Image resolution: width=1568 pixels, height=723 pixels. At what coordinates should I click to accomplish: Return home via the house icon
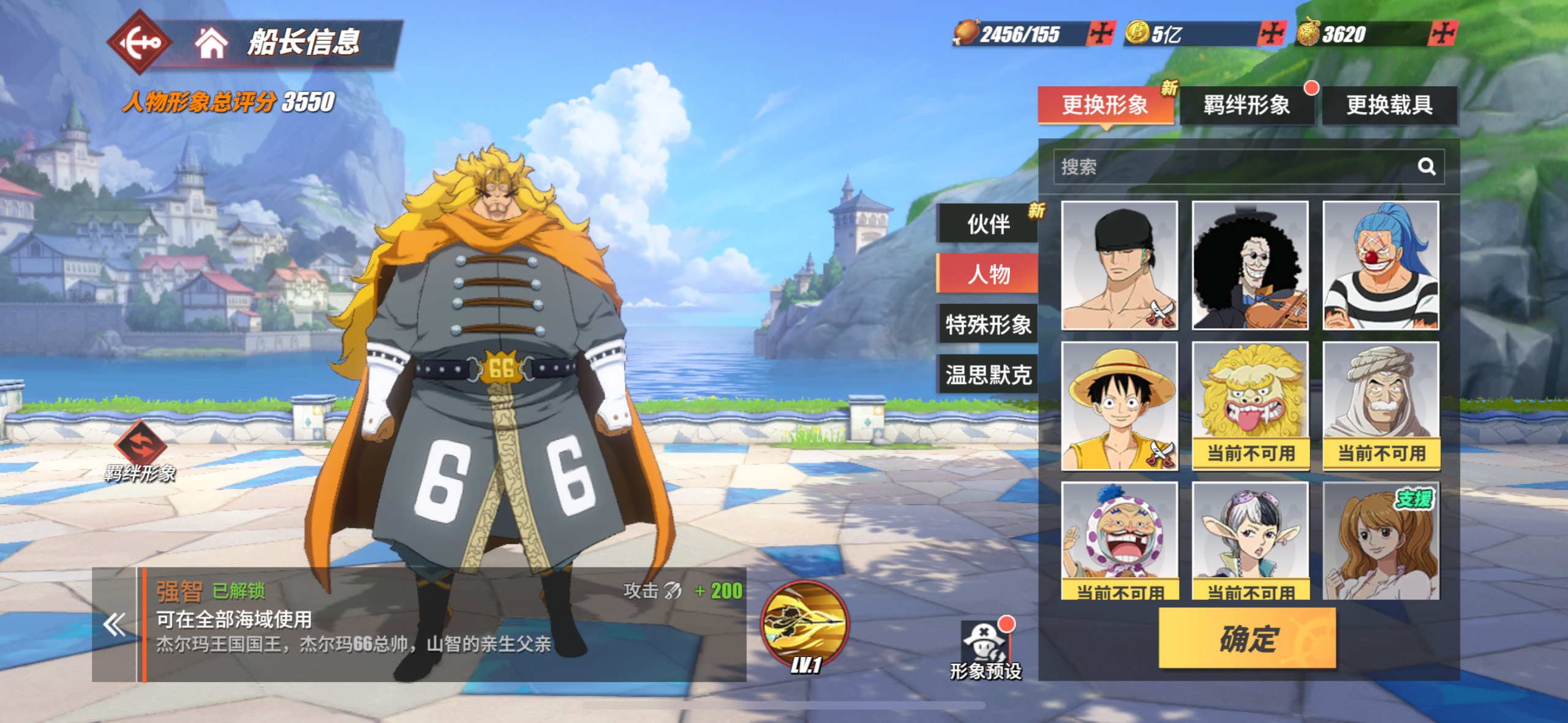click(x=211, y=42)
